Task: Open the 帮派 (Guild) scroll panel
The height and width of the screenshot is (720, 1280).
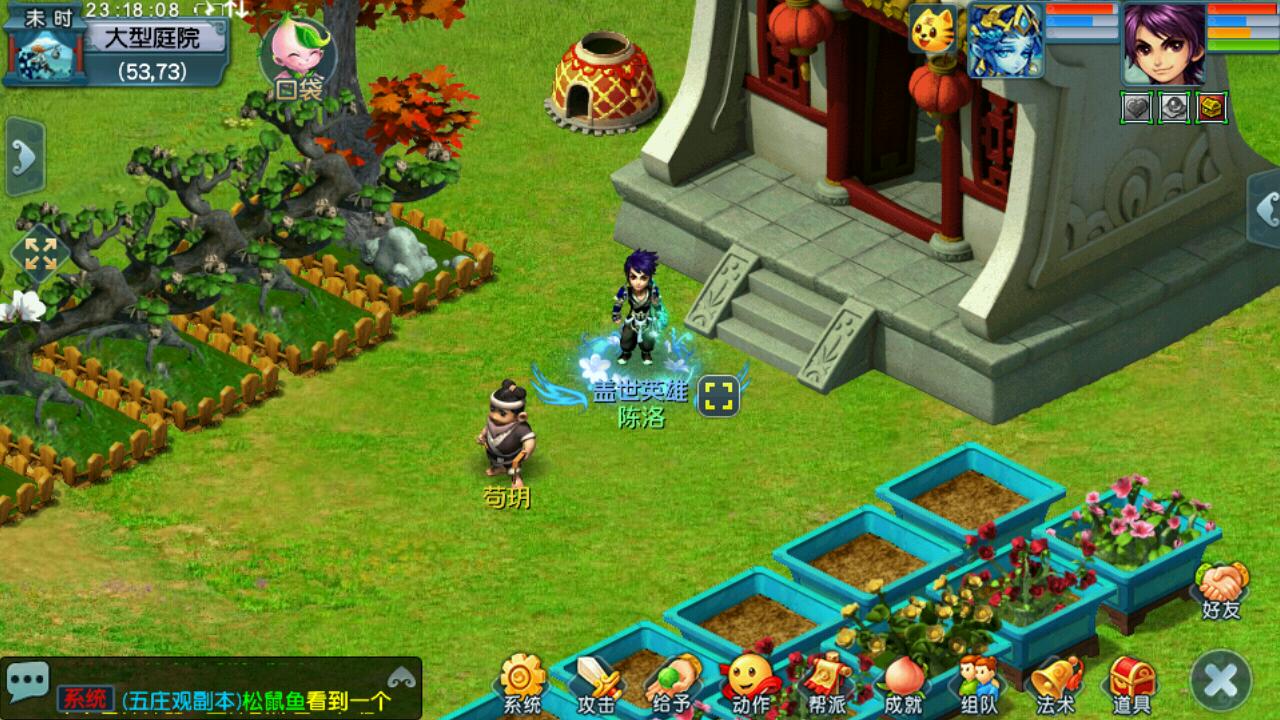Action: [827, 685]
